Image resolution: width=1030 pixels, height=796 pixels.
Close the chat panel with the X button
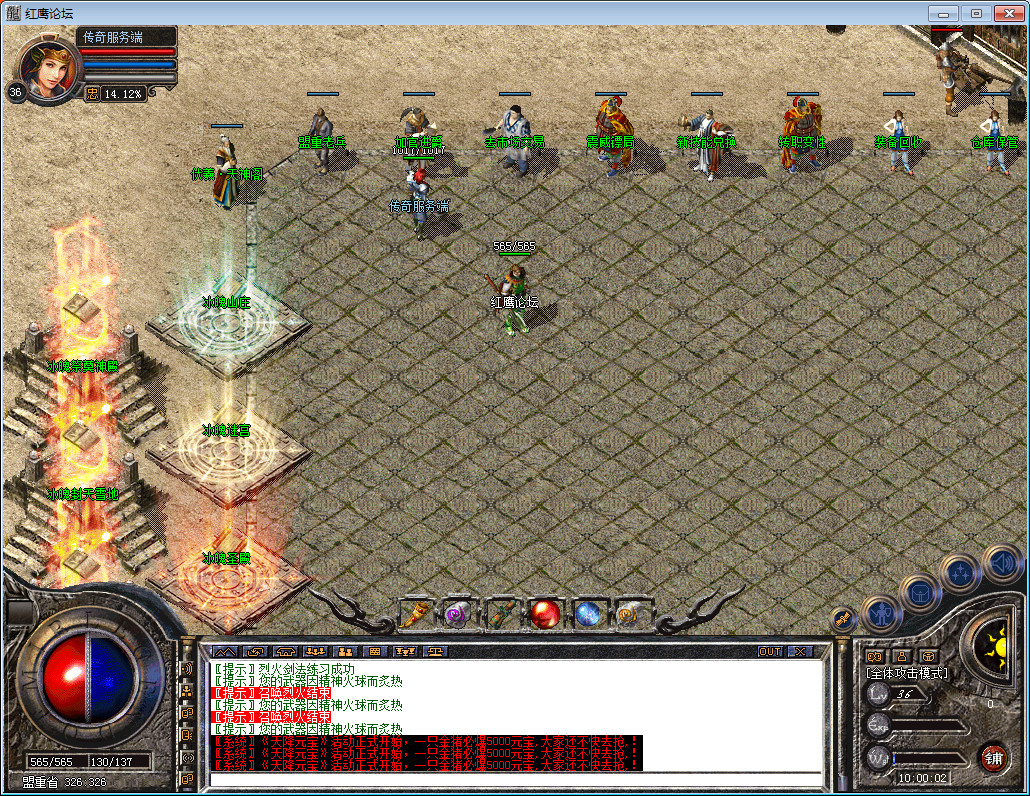800,651
